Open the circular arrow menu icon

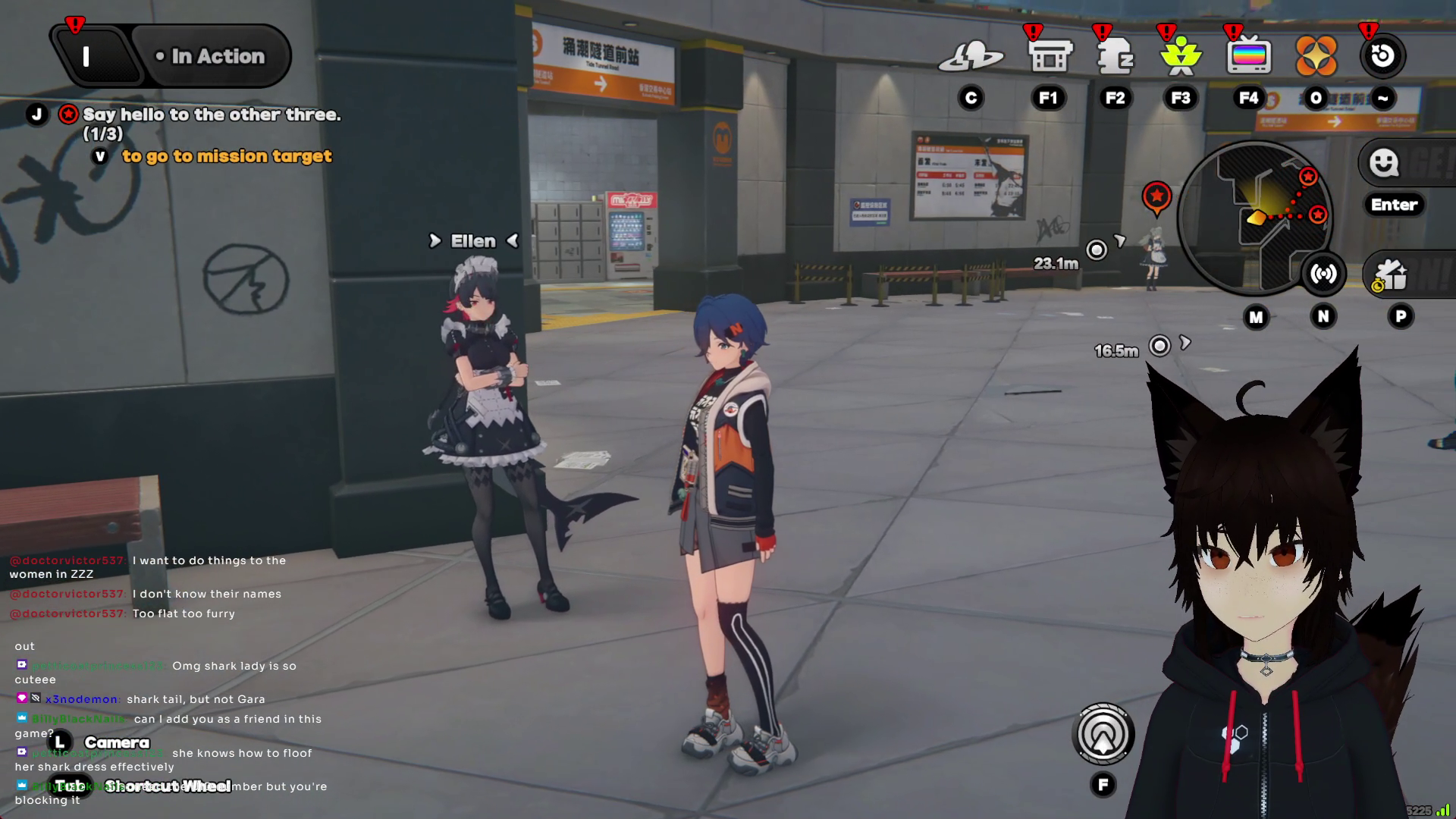1382,56
